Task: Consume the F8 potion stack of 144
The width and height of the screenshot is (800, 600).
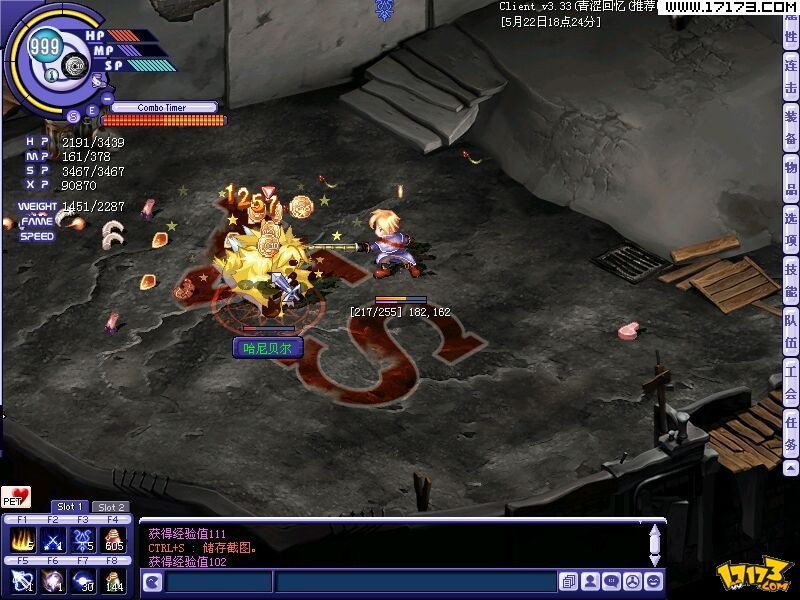Action: click(x=115, y=580)
